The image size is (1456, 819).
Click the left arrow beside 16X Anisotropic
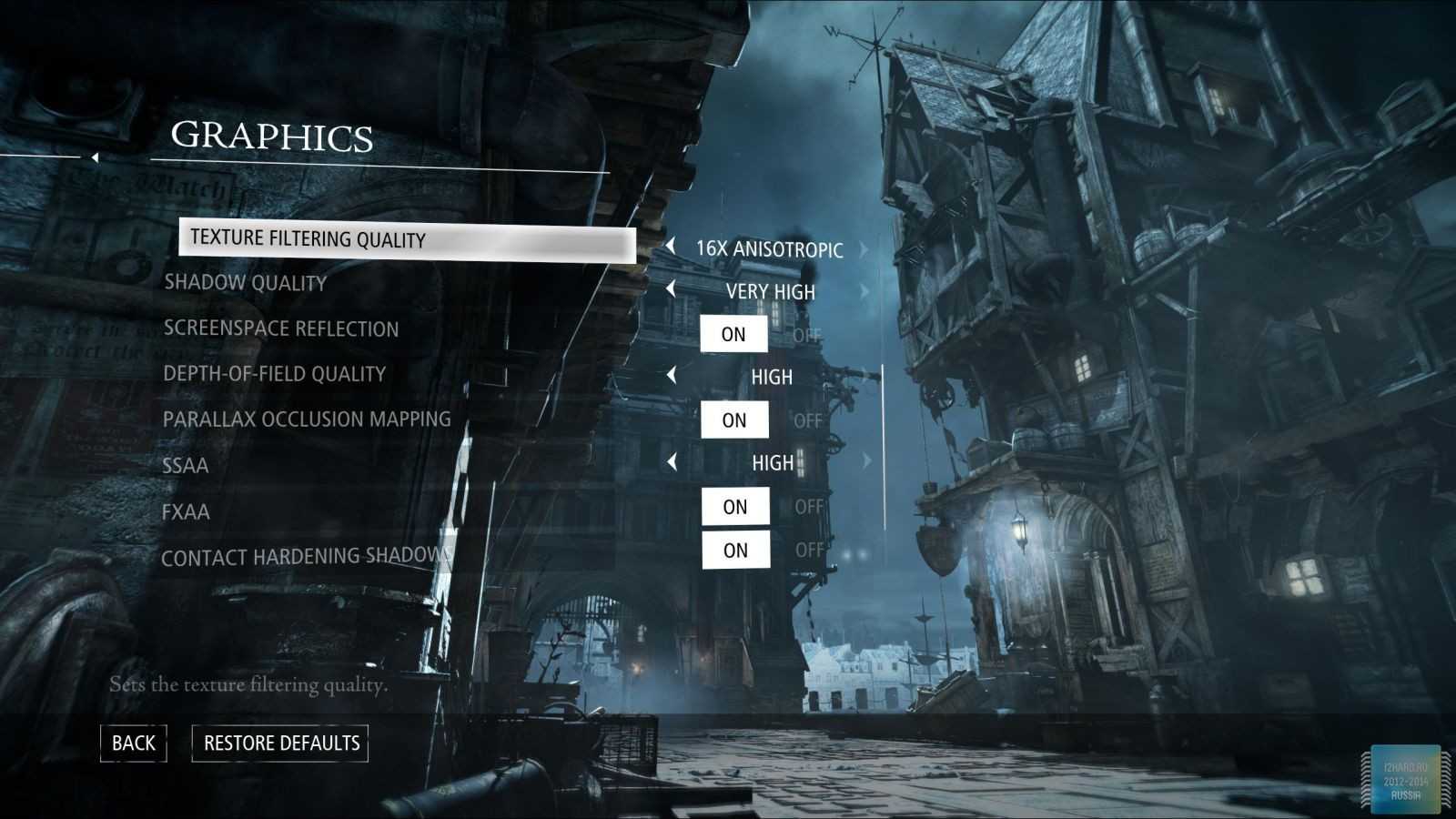[x=671, y=246]
